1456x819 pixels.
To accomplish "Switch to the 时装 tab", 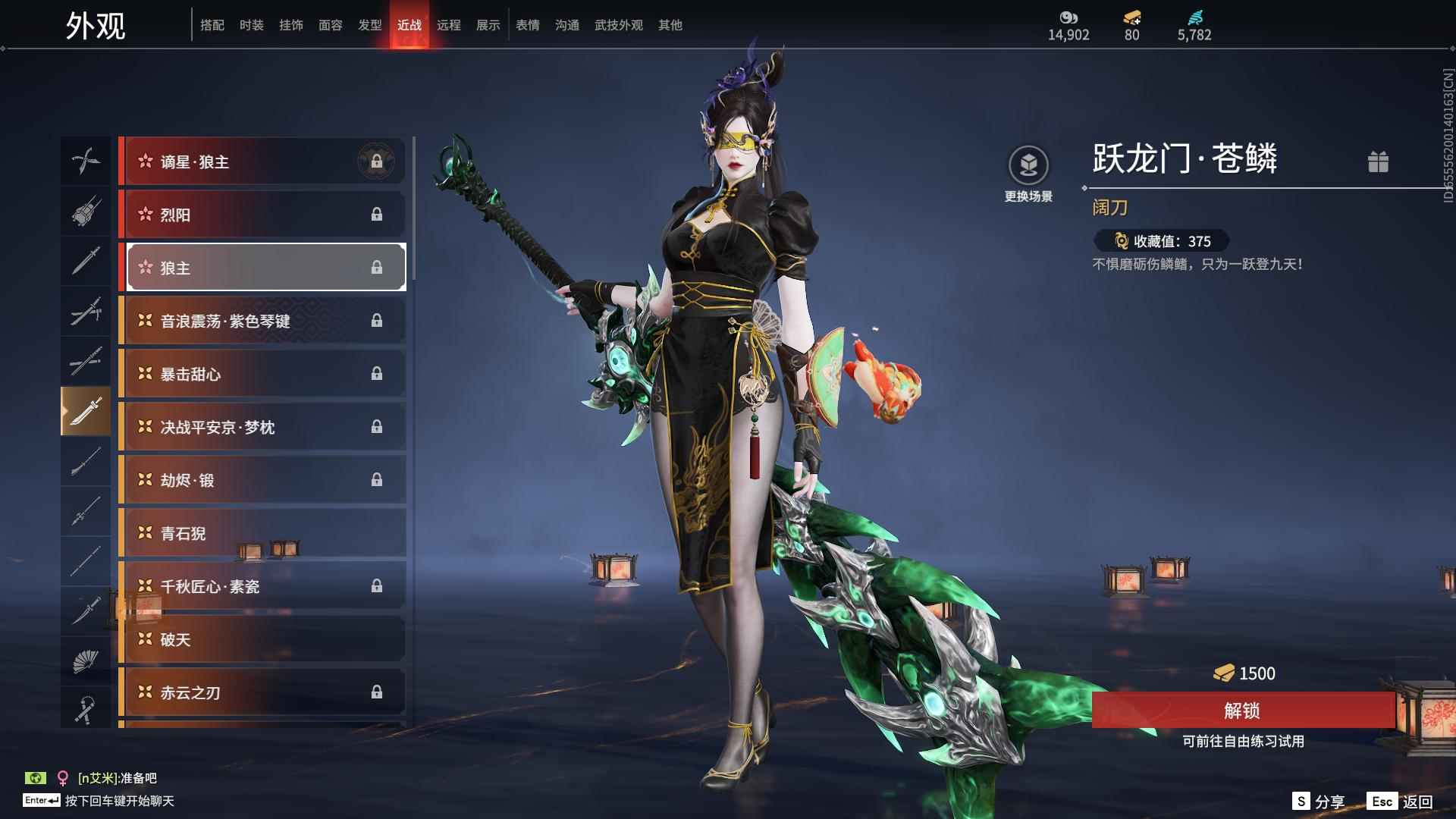I will click(x=251, y=25).
